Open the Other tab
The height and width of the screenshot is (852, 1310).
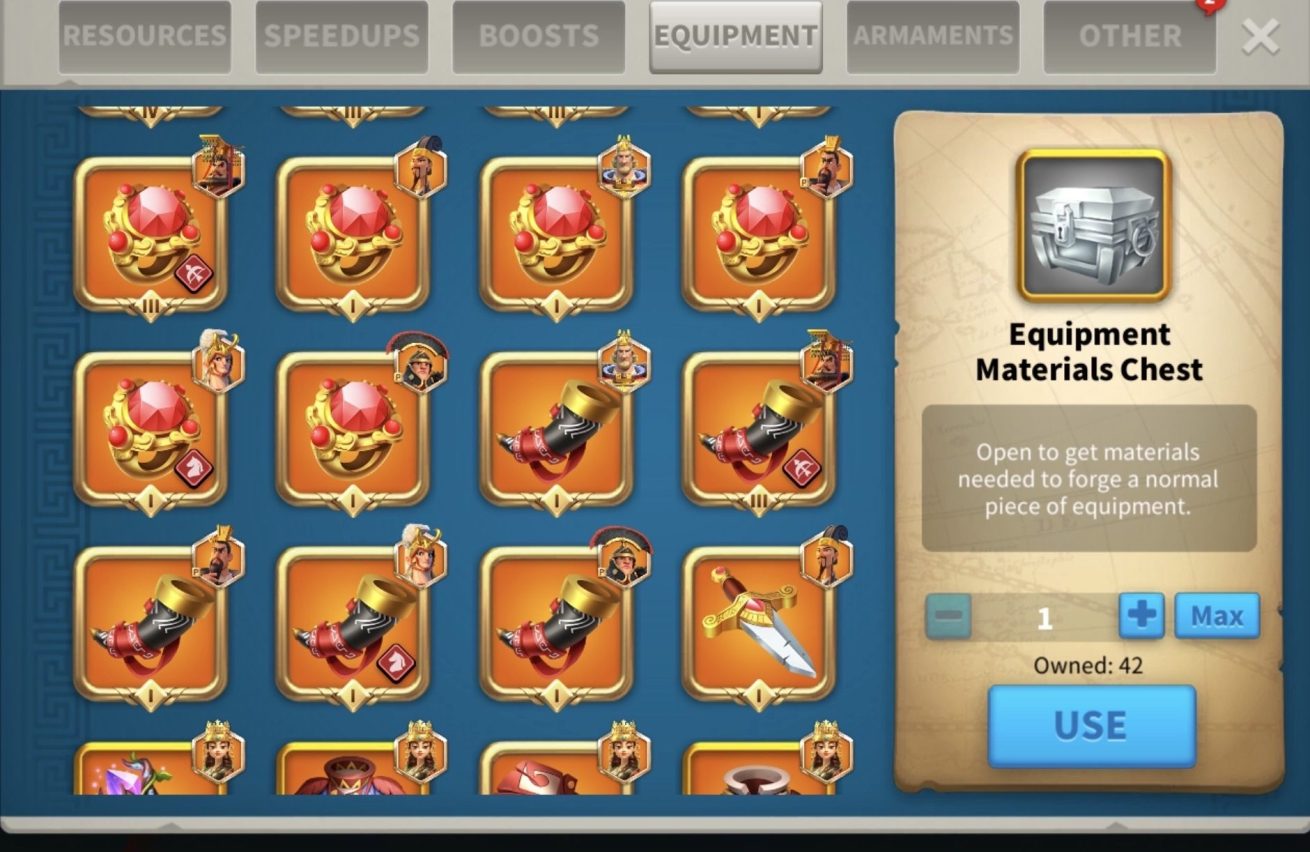click(1130, 37)
